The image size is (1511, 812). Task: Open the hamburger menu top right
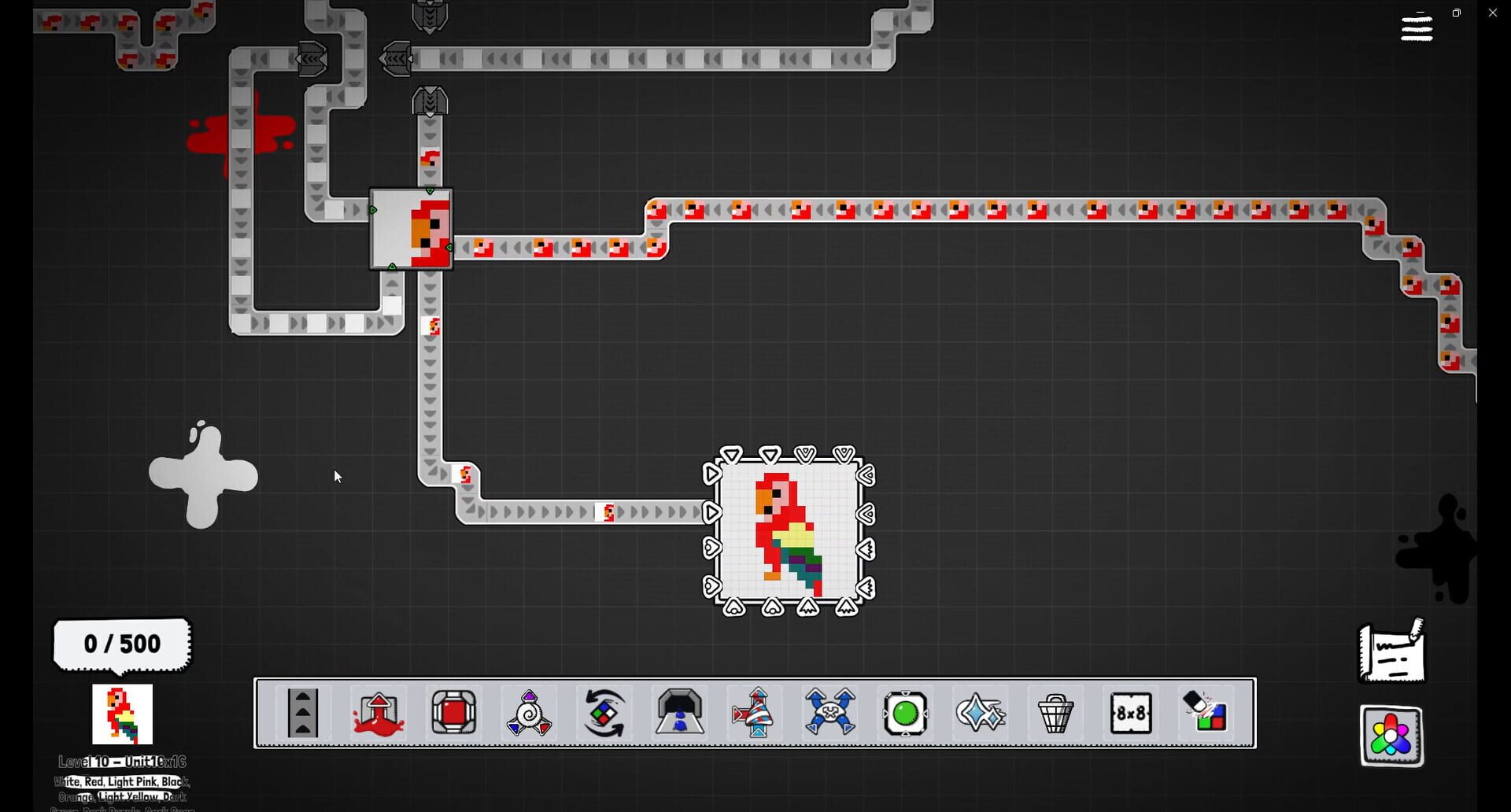coord(1416,28)
